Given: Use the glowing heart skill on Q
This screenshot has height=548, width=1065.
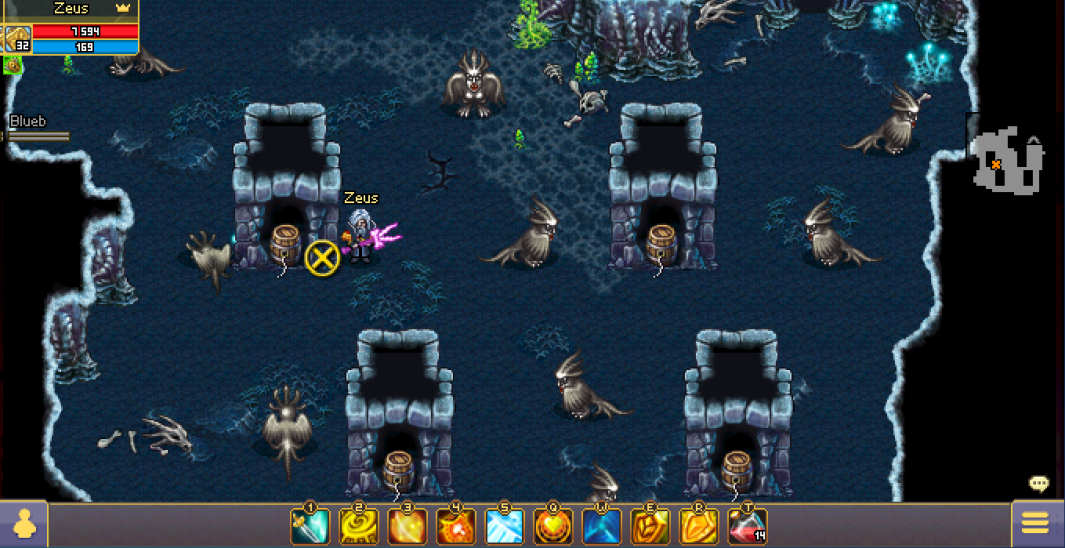Looking at the screenshot, I should click(x=553, y=526).
